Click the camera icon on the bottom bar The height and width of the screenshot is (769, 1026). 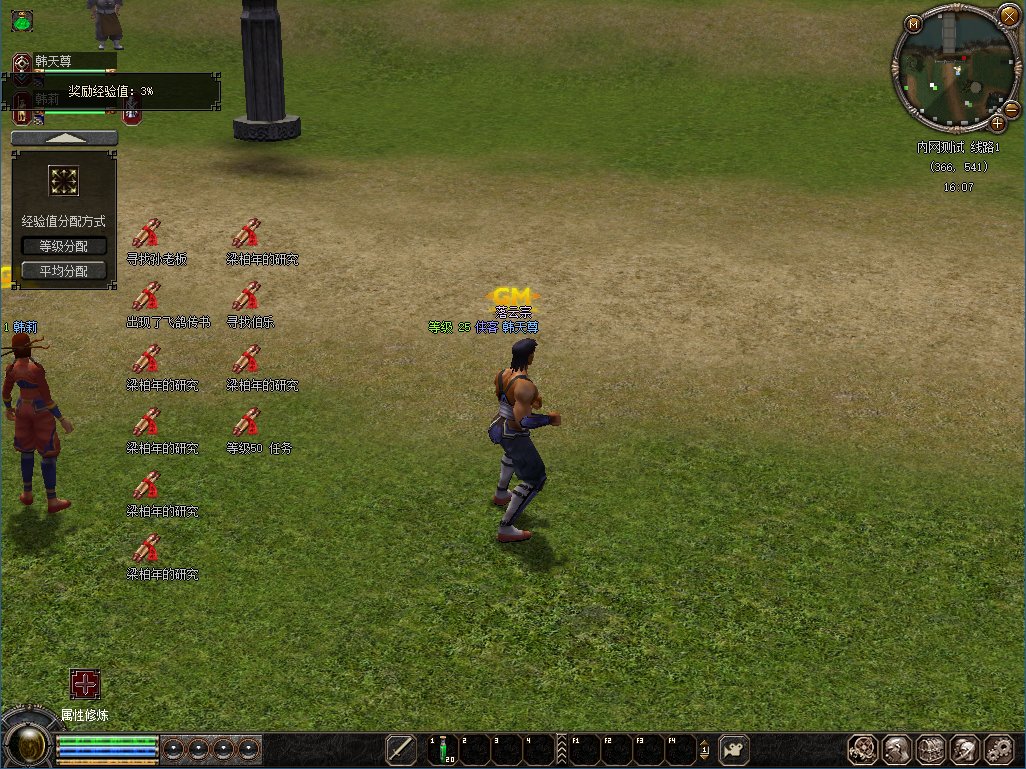click(x=736, y=749)
